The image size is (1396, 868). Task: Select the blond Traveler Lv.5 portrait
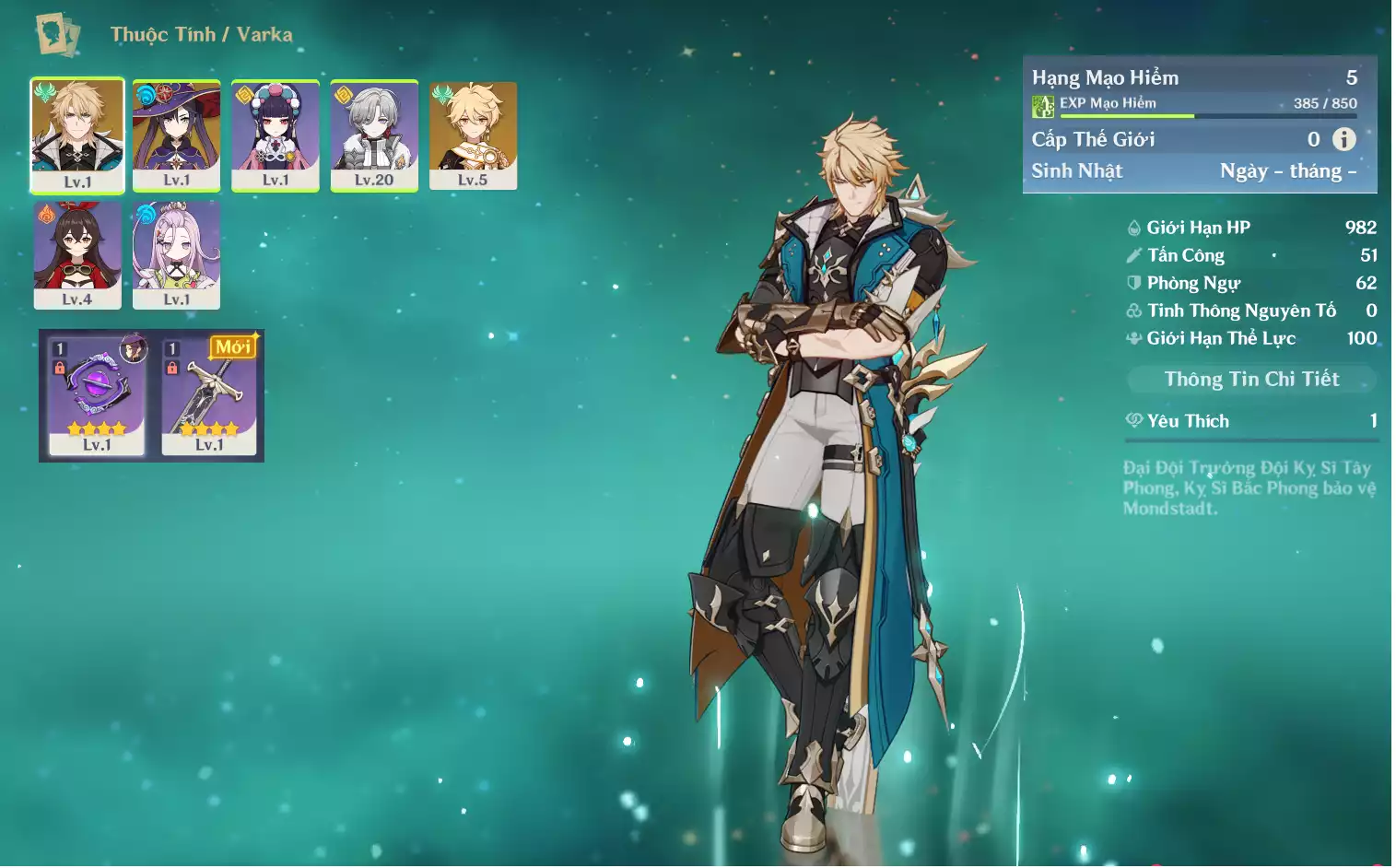(473, 135)
